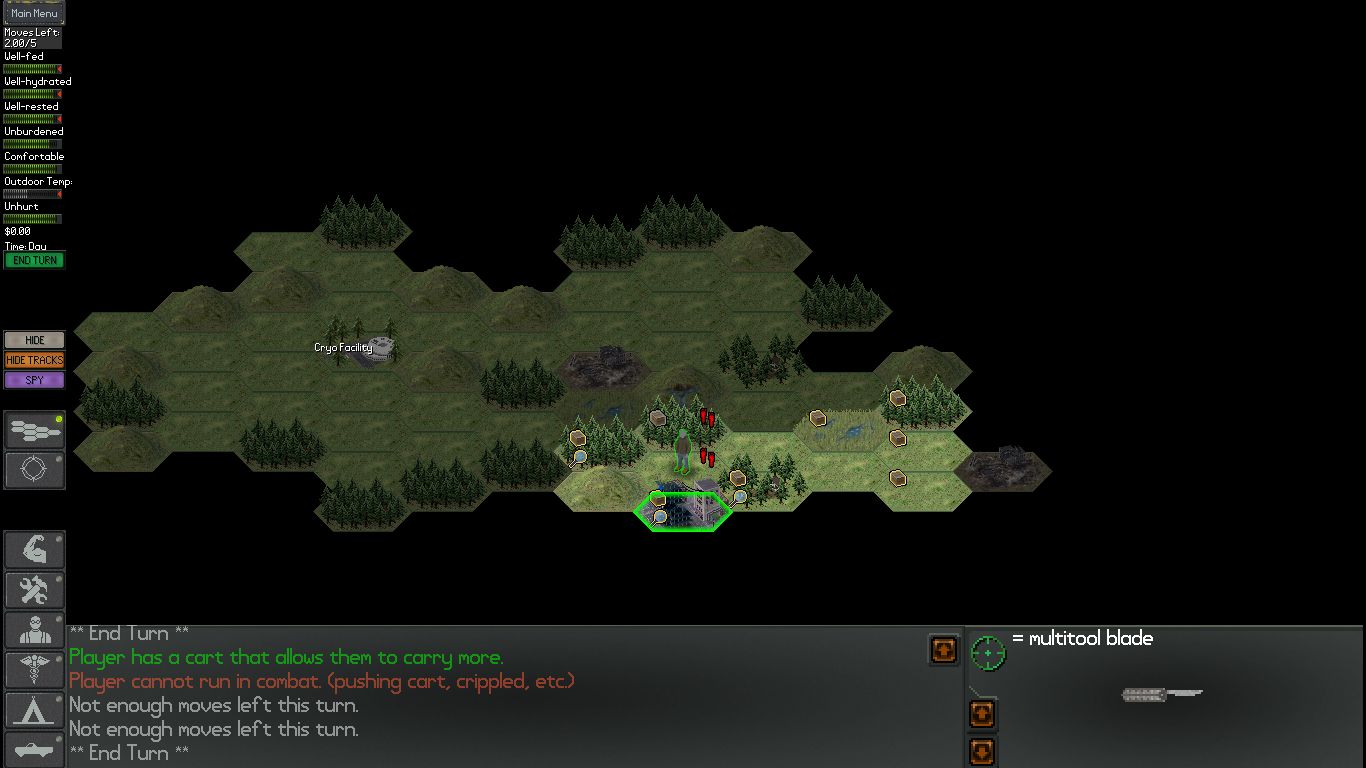Select the green-outlined hex tile
Image resolution: width=1366 pixels, height=768 pixels.
point(683,511)
